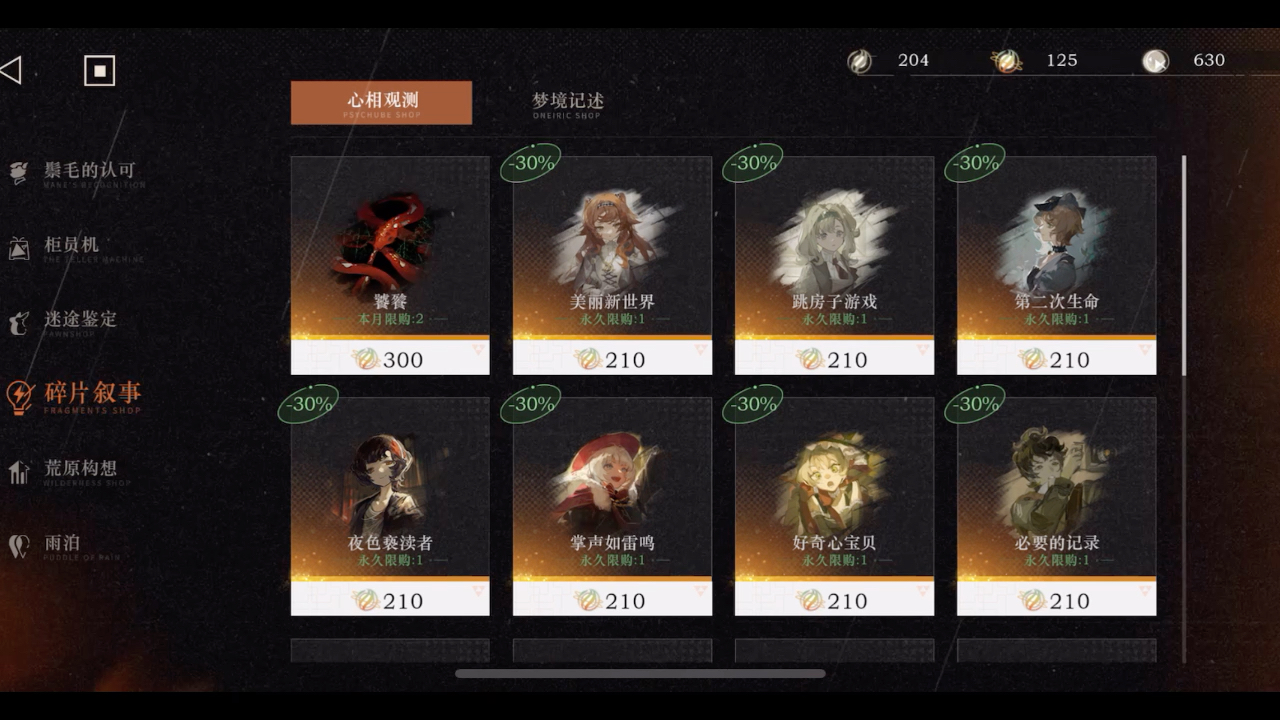Viewport: 1280px width, 720px height.
Task: Open the 柜员机 shop category
Action: (70, 247)
